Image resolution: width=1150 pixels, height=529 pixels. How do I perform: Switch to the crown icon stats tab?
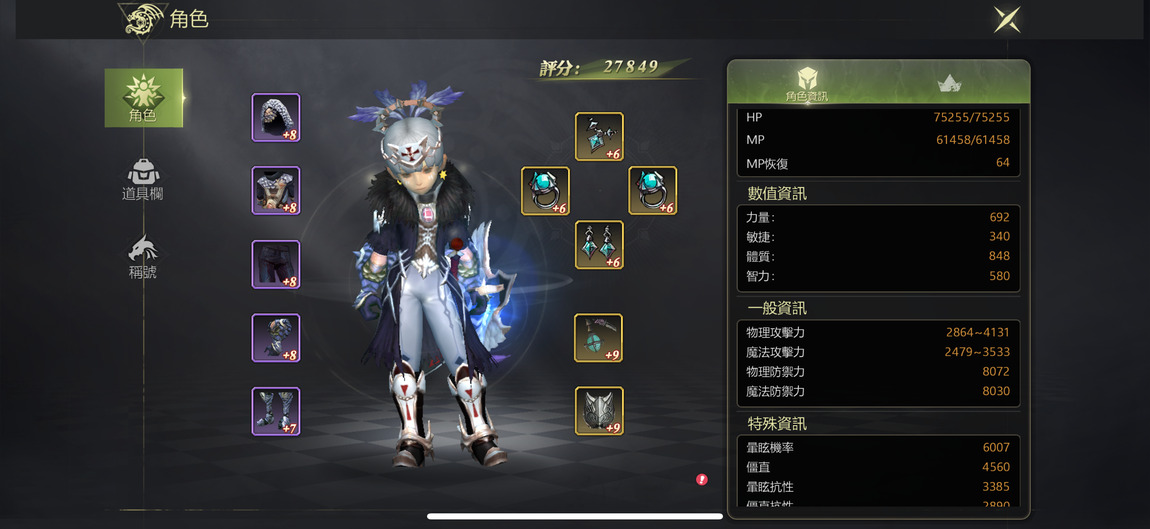pyautogui.click(x=949, y=83)
